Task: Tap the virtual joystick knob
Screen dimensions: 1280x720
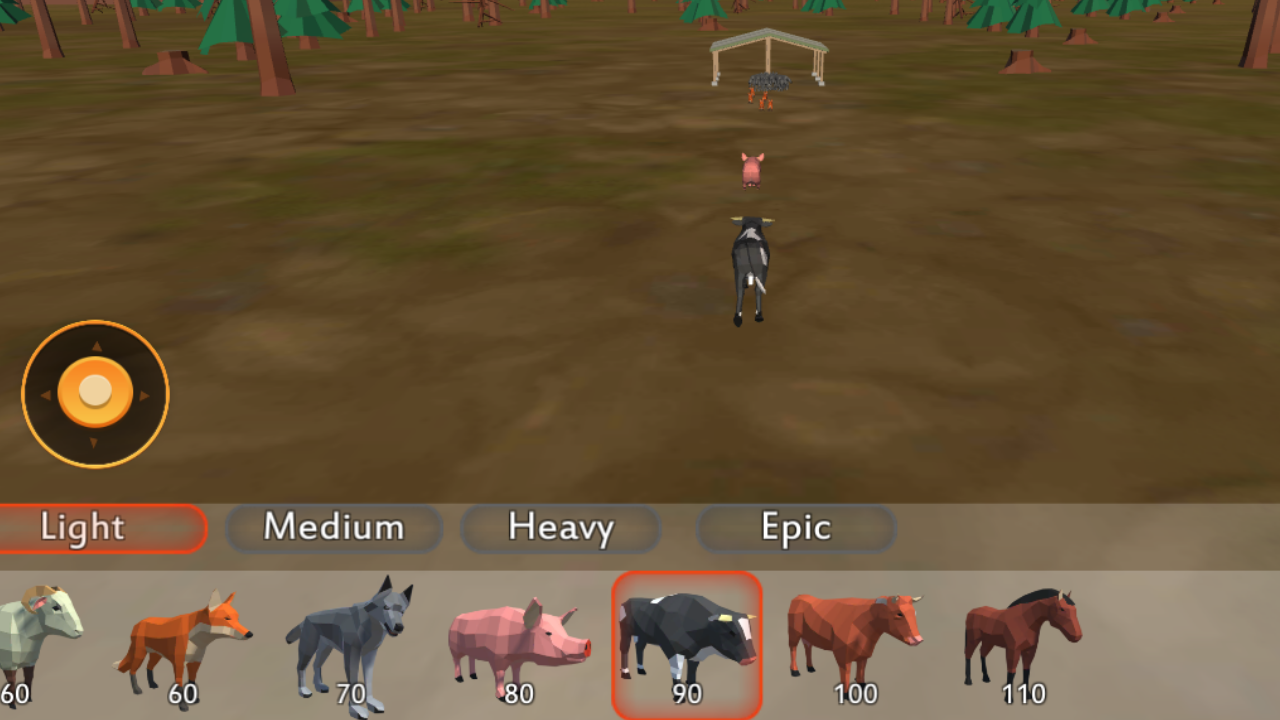Action: pos(96,393)
